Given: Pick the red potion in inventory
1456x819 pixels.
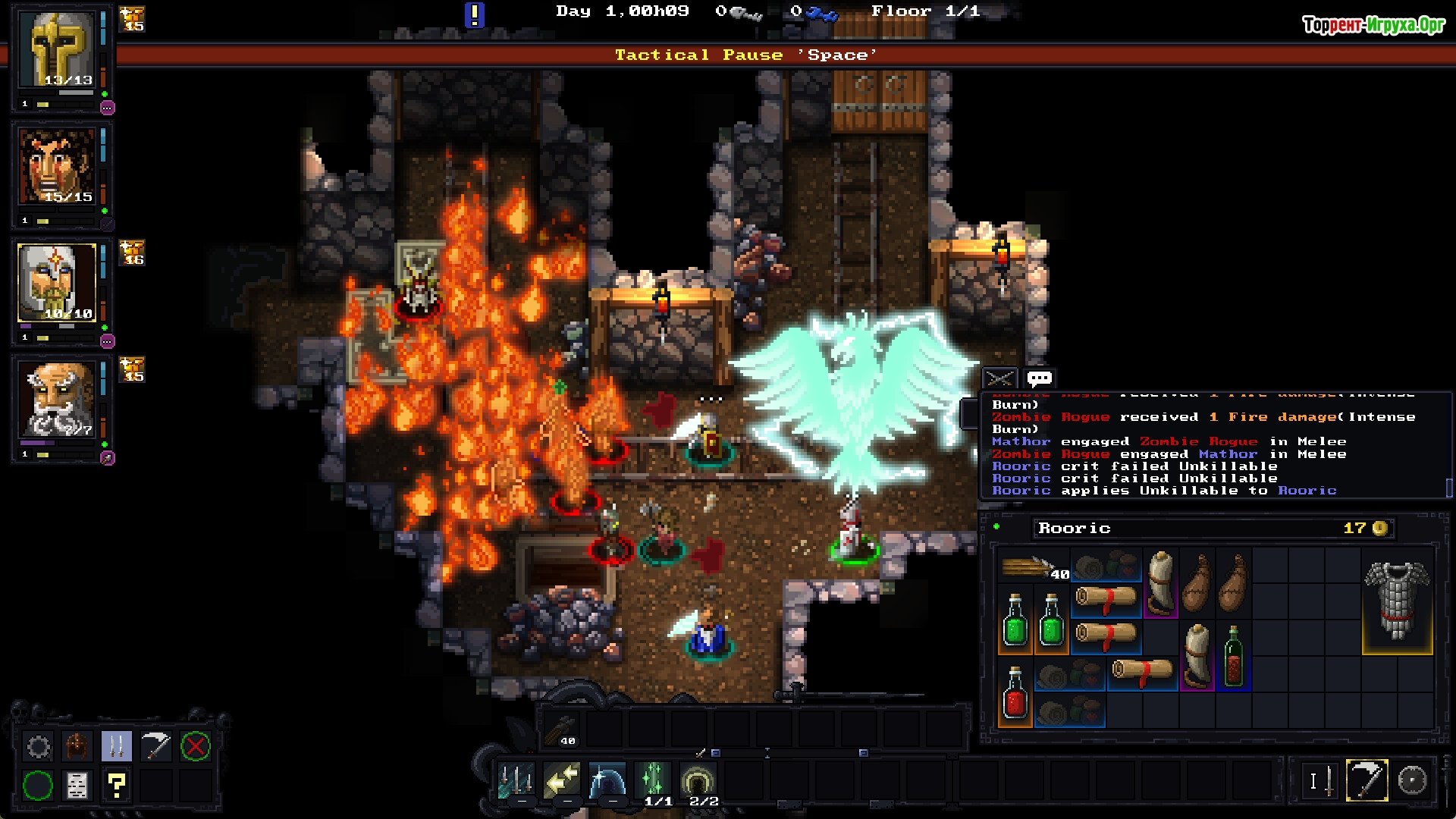Looking at the screenshot, I should (1015, 693).
